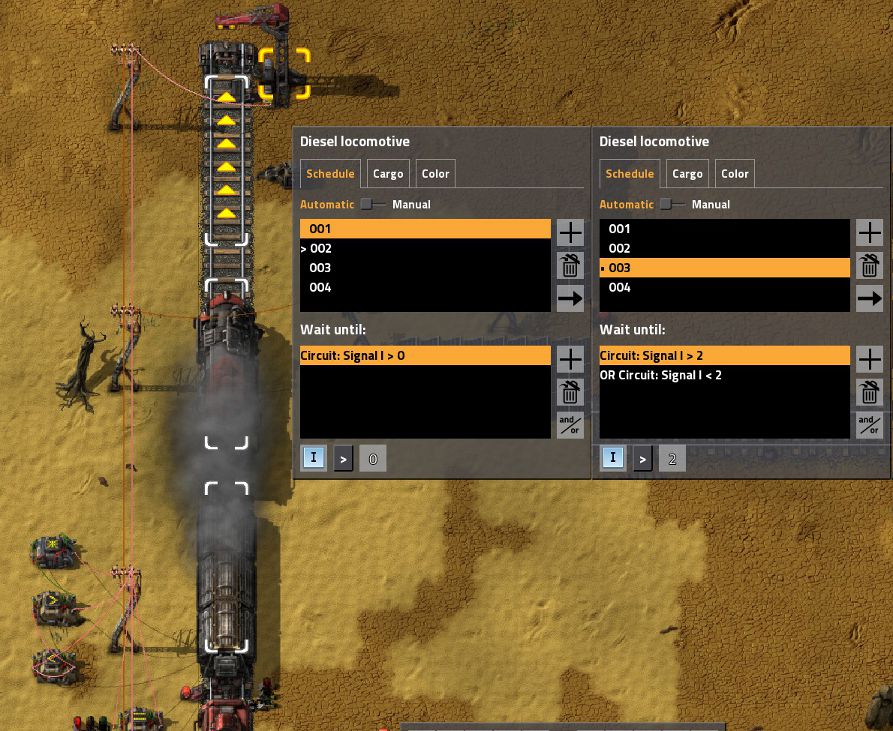Delete the selected "Signal I > 2" wait condition
Image resolution: width=893 pixels, height=731 pixels.
870,392
